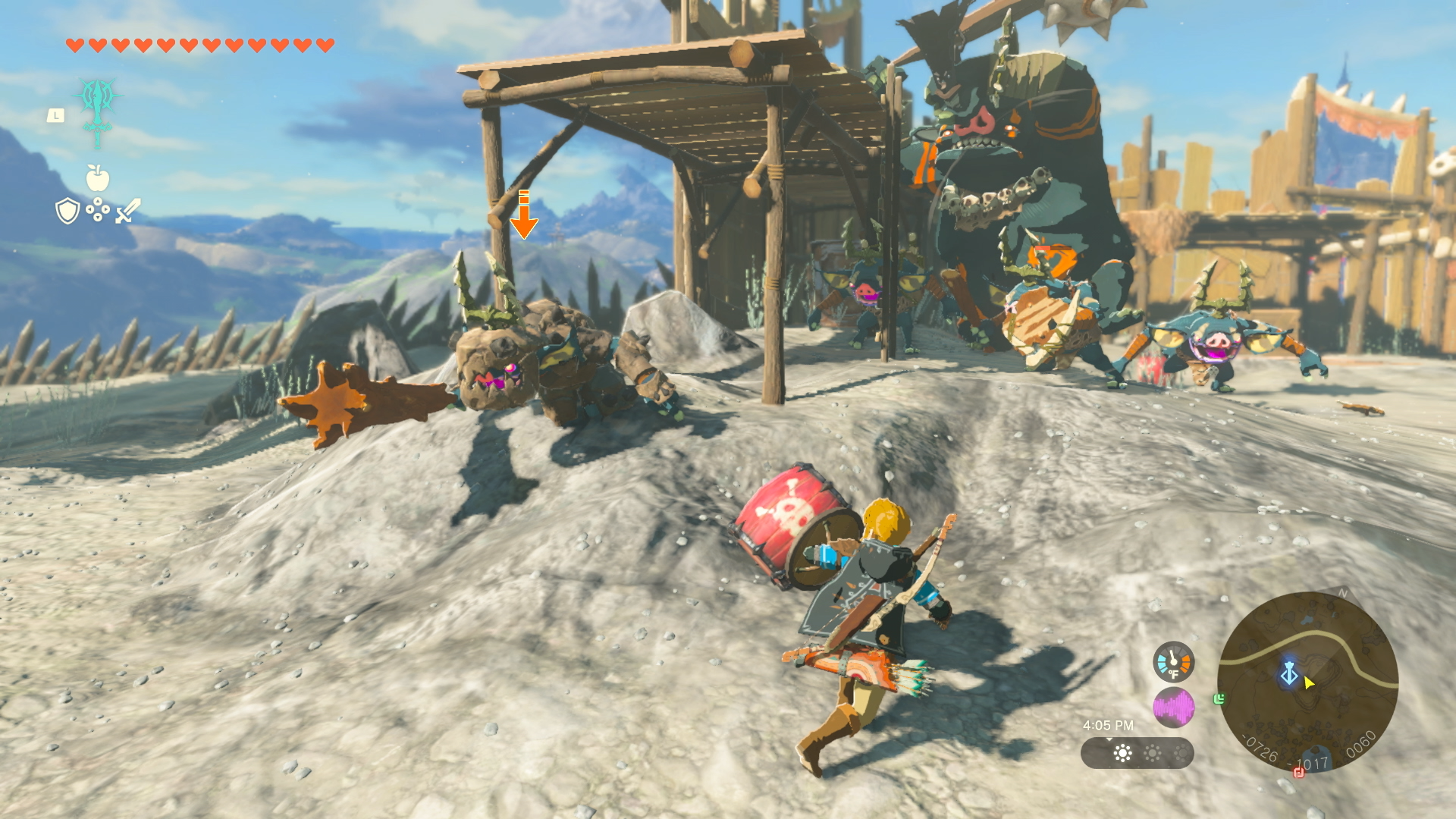Click the D-pad indicator between shield and sword
The image size is (1456, 819).
98,209
